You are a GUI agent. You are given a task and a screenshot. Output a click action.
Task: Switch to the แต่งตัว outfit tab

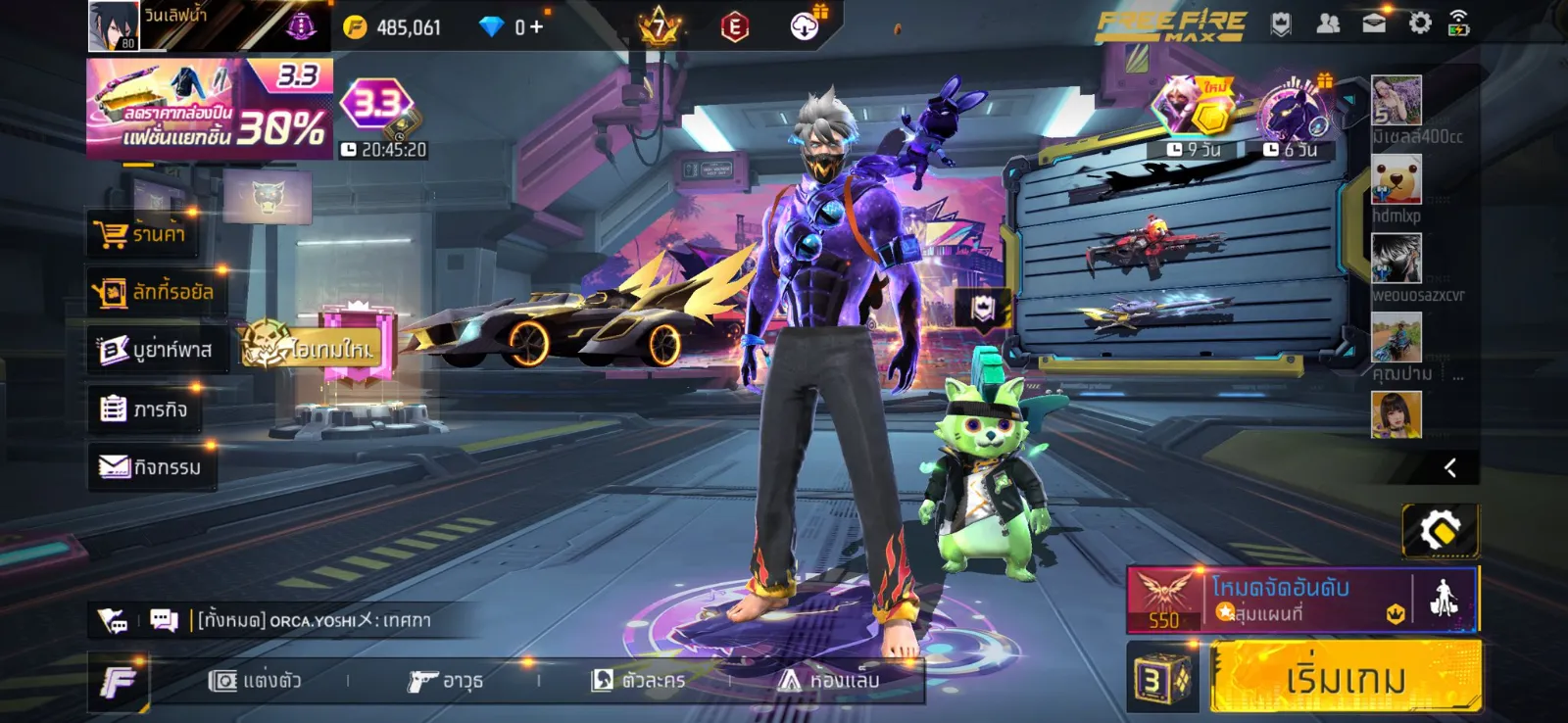[255, 680]
